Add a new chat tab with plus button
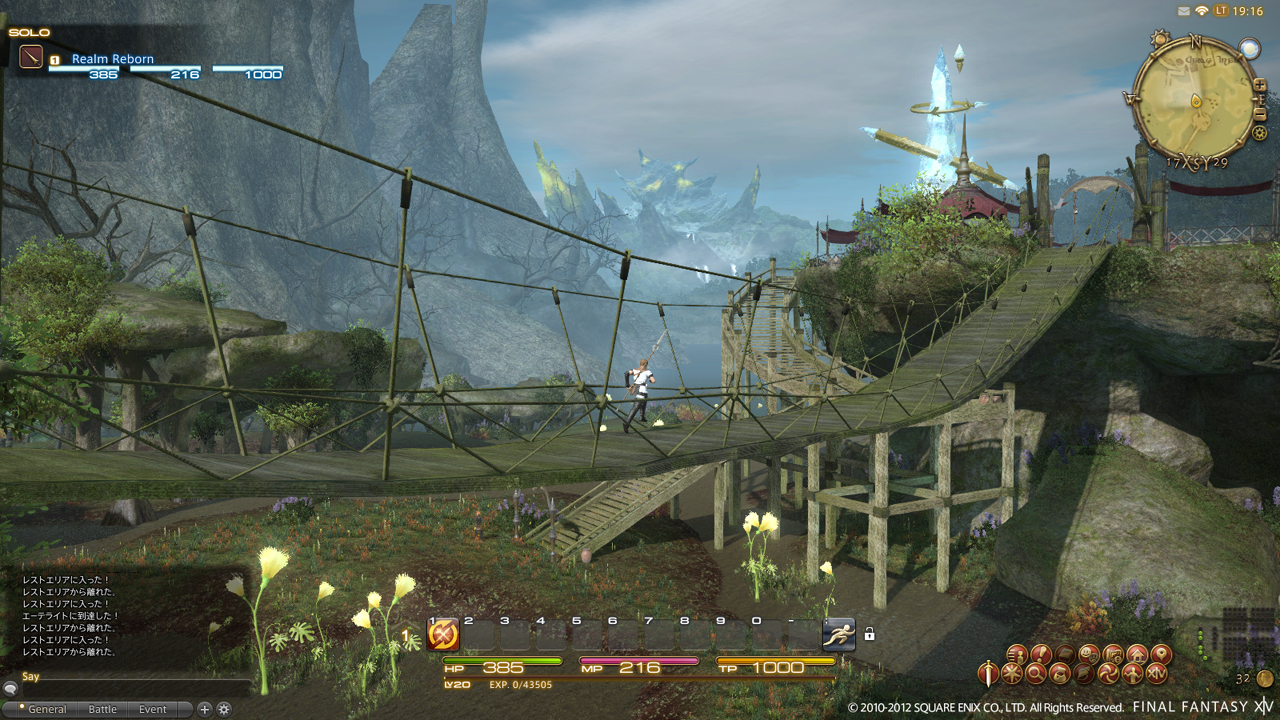 point(204,709)
